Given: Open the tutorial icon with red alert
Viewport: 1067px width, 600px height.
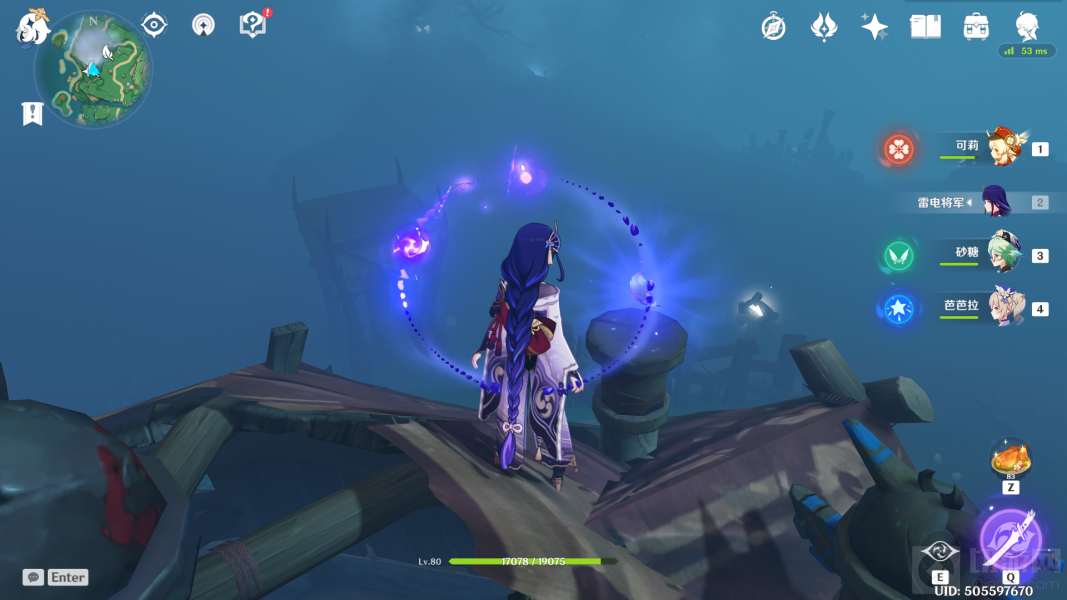Looking at the screenshot, I should point(252,25).
